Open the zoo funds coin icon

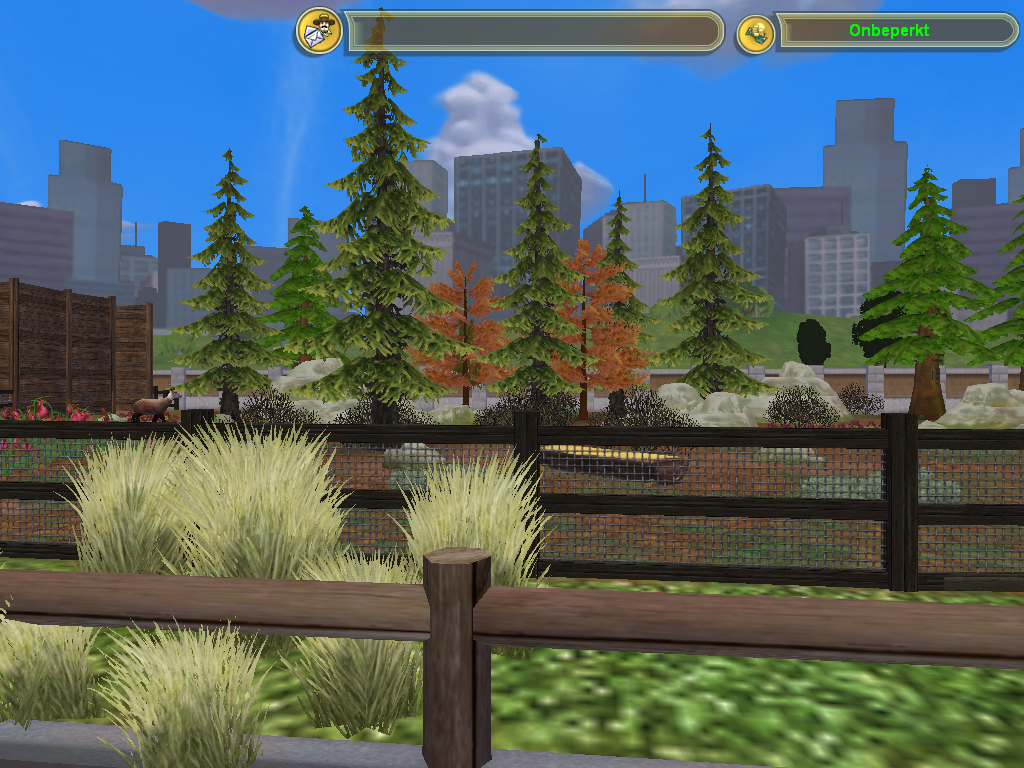tap(756, 32)
